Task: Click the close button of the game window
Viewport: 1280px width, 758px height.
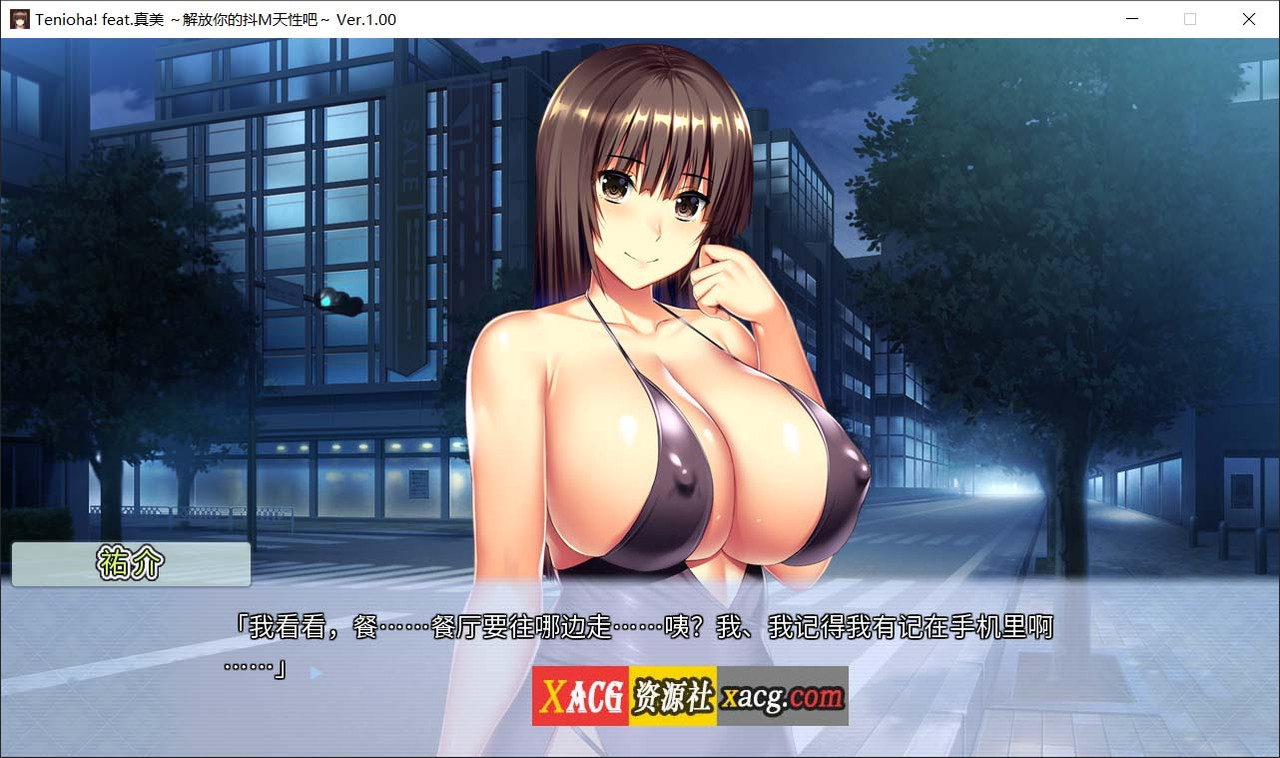Action: pos(1248,19)
